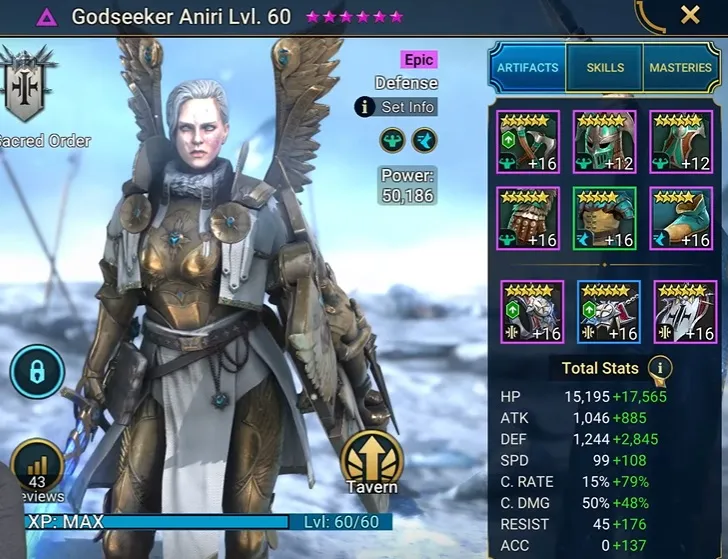View the blue-bordered amulet accessory
728x559 pixels.
(608, 311)
